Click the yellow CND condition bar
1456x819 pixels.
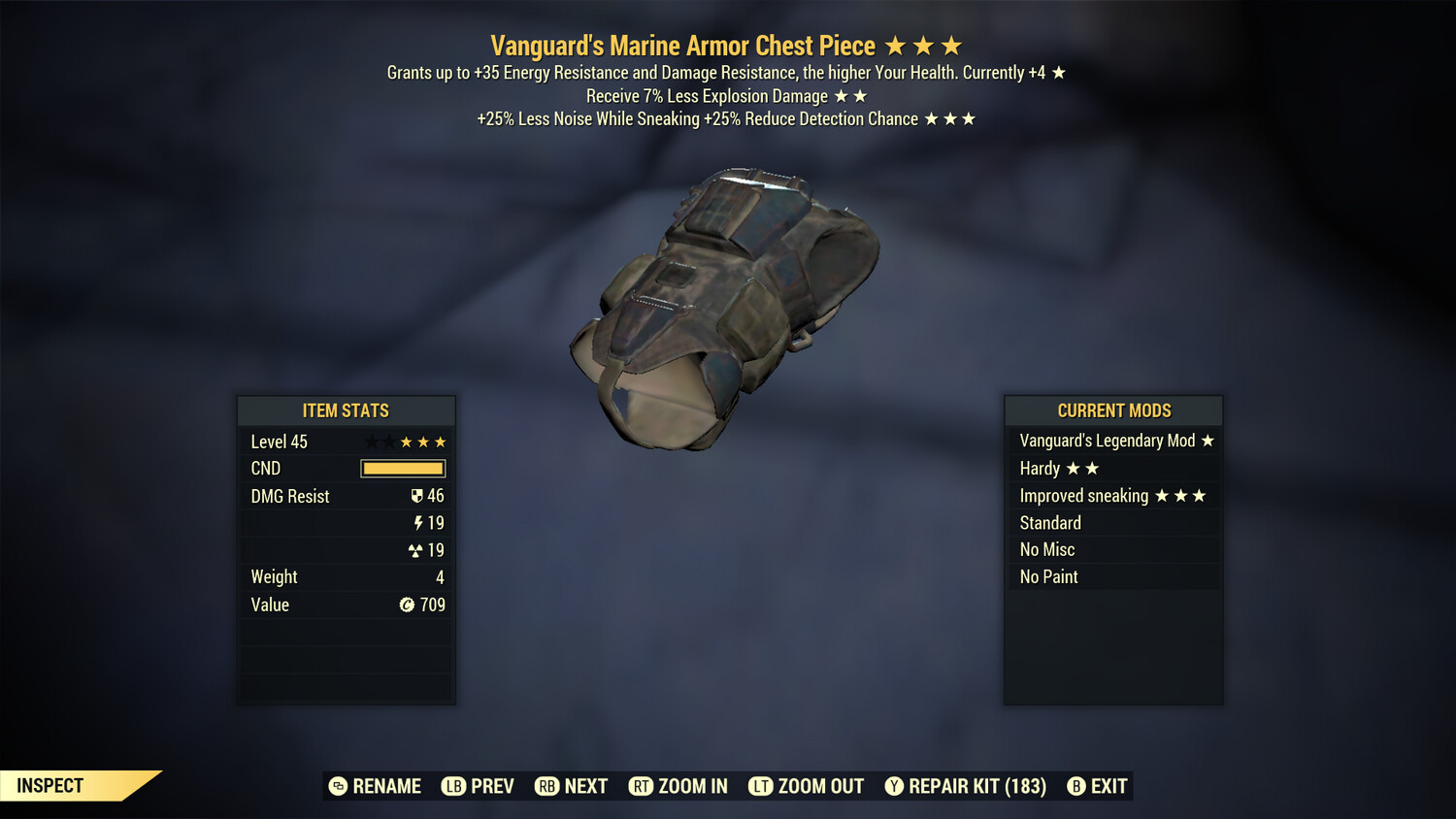[x=403, y=469]
